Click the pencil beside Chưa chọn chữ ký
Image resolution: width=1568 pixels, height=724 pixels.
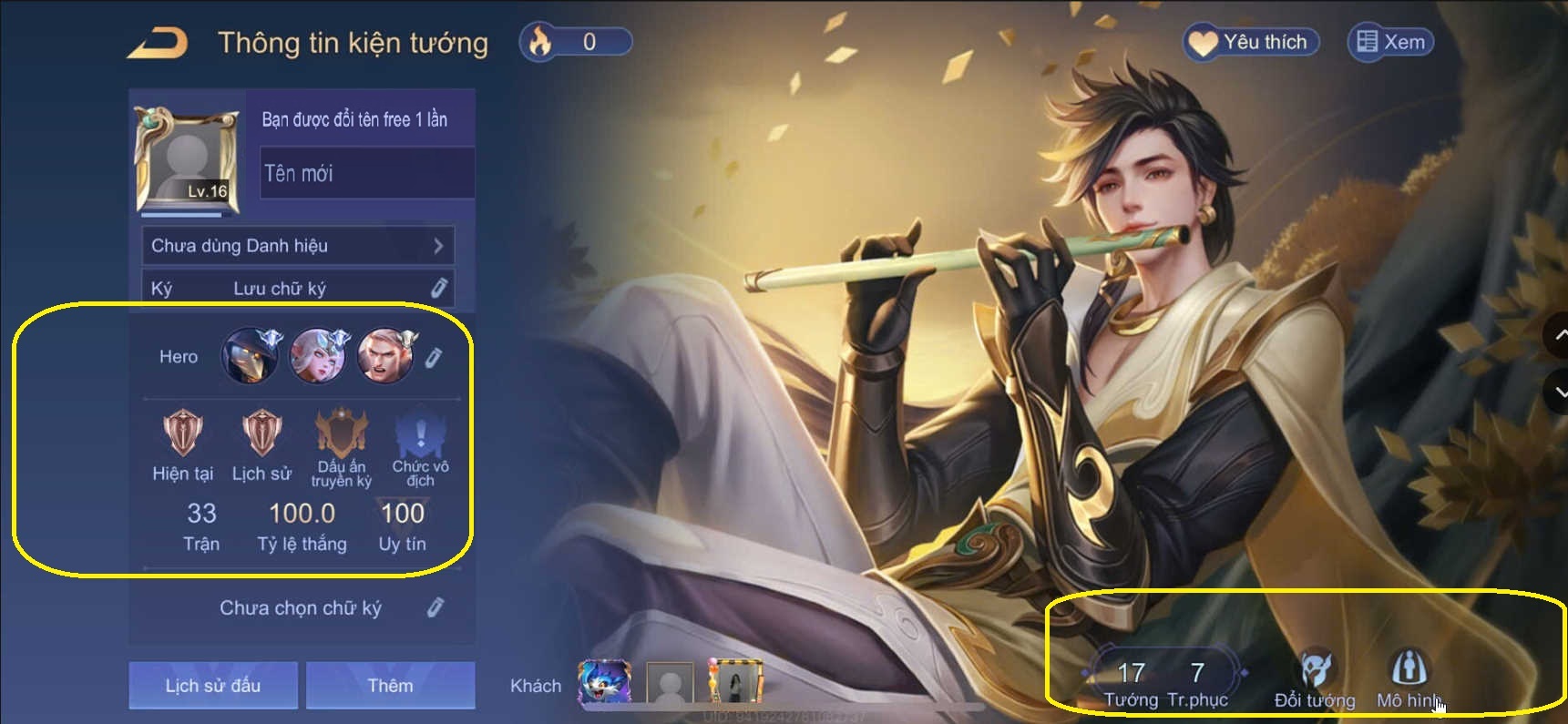(436, 607)
